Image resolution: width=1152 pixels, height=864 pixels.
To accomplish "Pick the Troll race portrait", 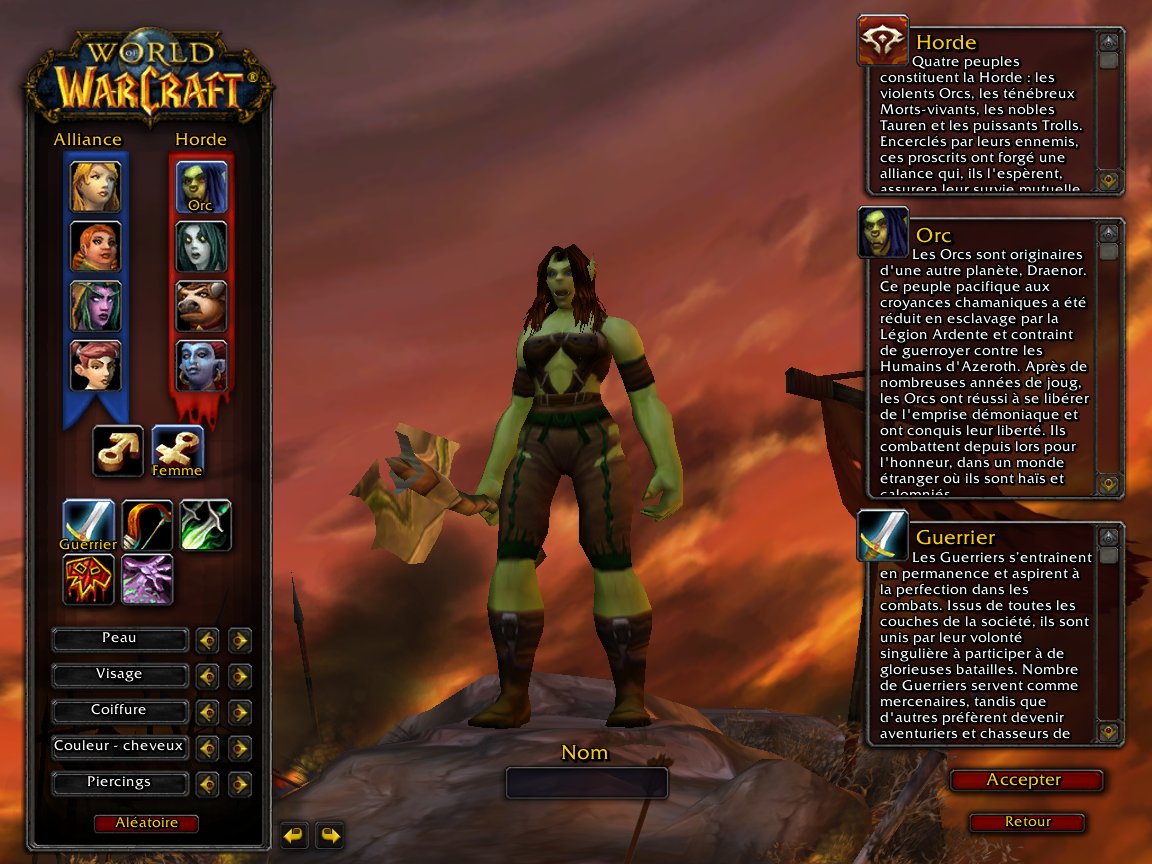I will [x=201, y=366].
